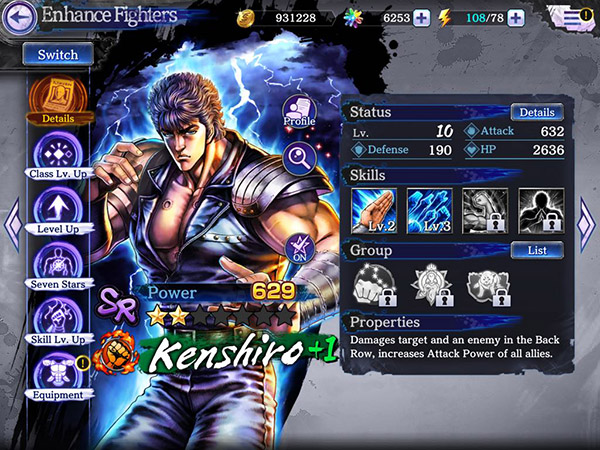Click the magnifying glass zoom icon
Image resolution: width=600 pixels, height=450 pixels.
(x=299, y=157)
